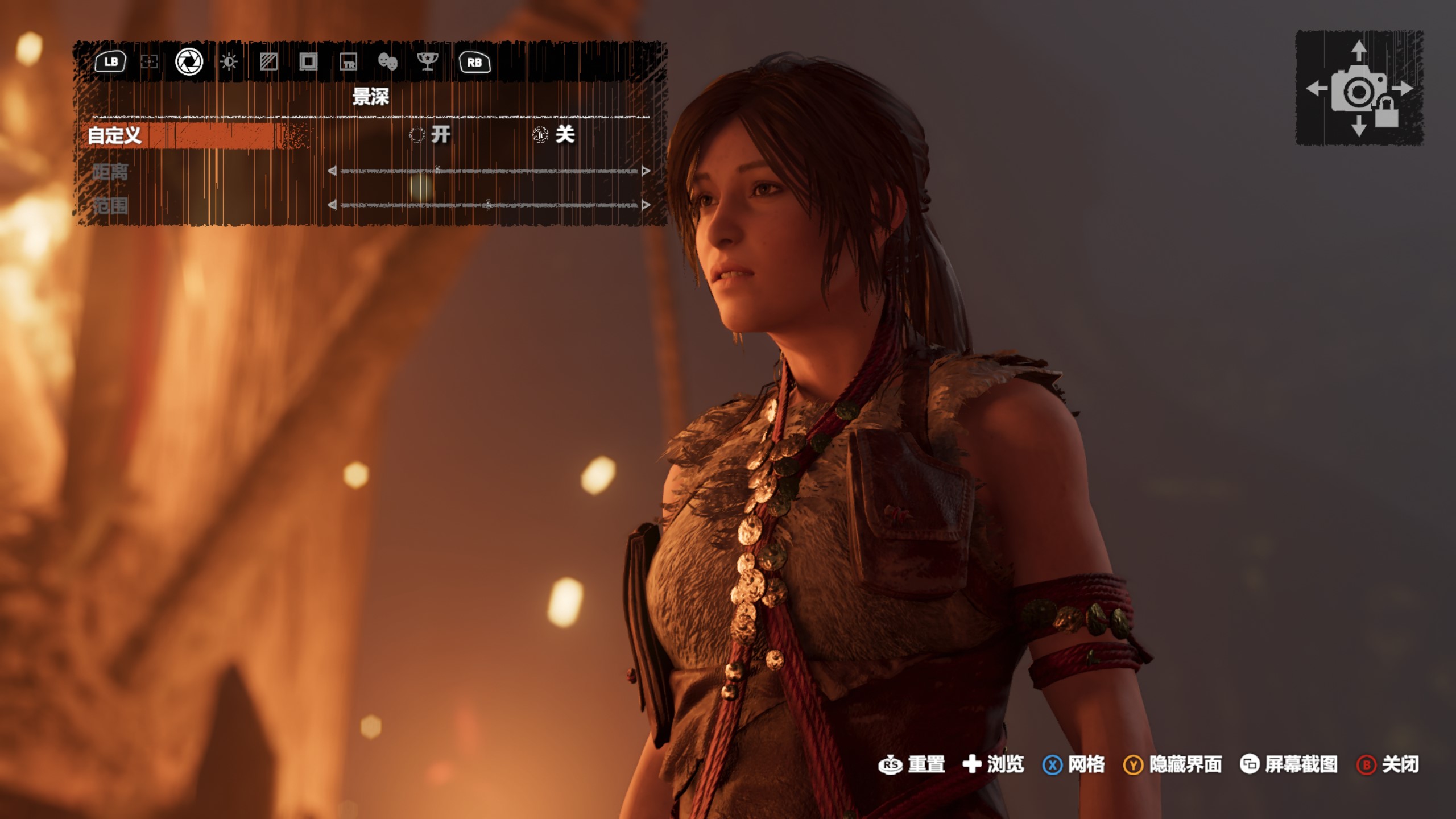Open the theater masks expression tab
This screenshot has height=819, width=1456.
click(x=388, y=62)
